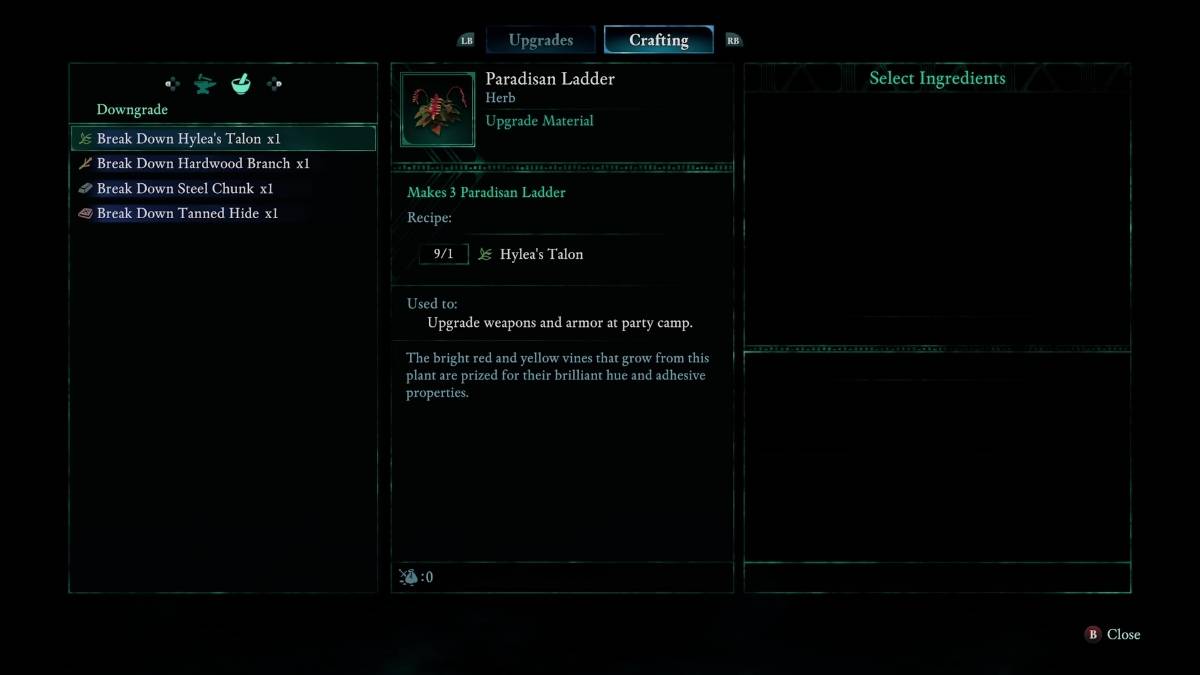Select Break Down Tanned Hide recipe
This screenshot has height=675, width=1200.
[x=187, y=213]
